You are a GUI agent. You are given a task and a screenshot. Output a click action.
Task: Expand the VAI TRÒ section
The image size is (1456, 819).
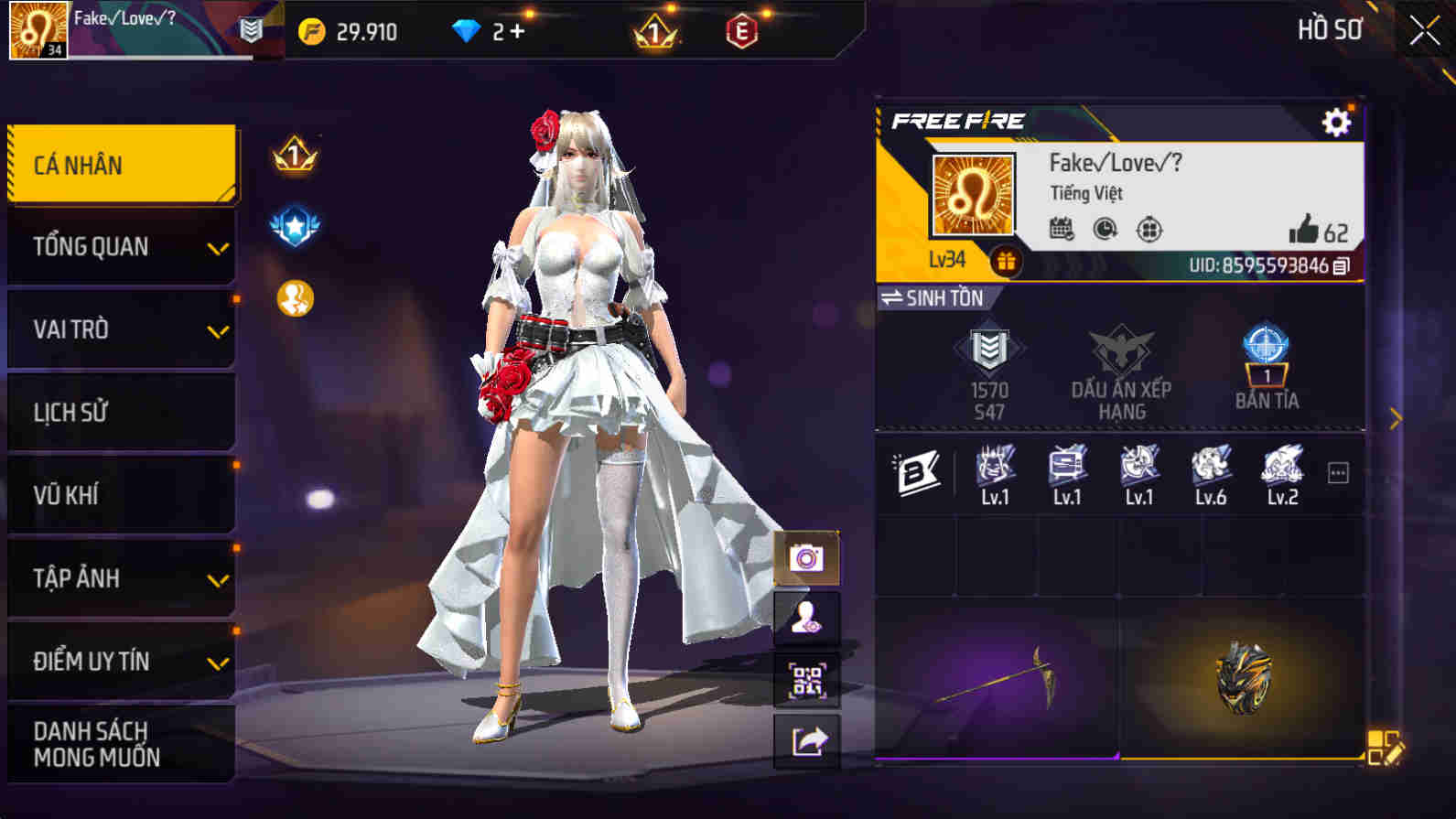[121, 329]
